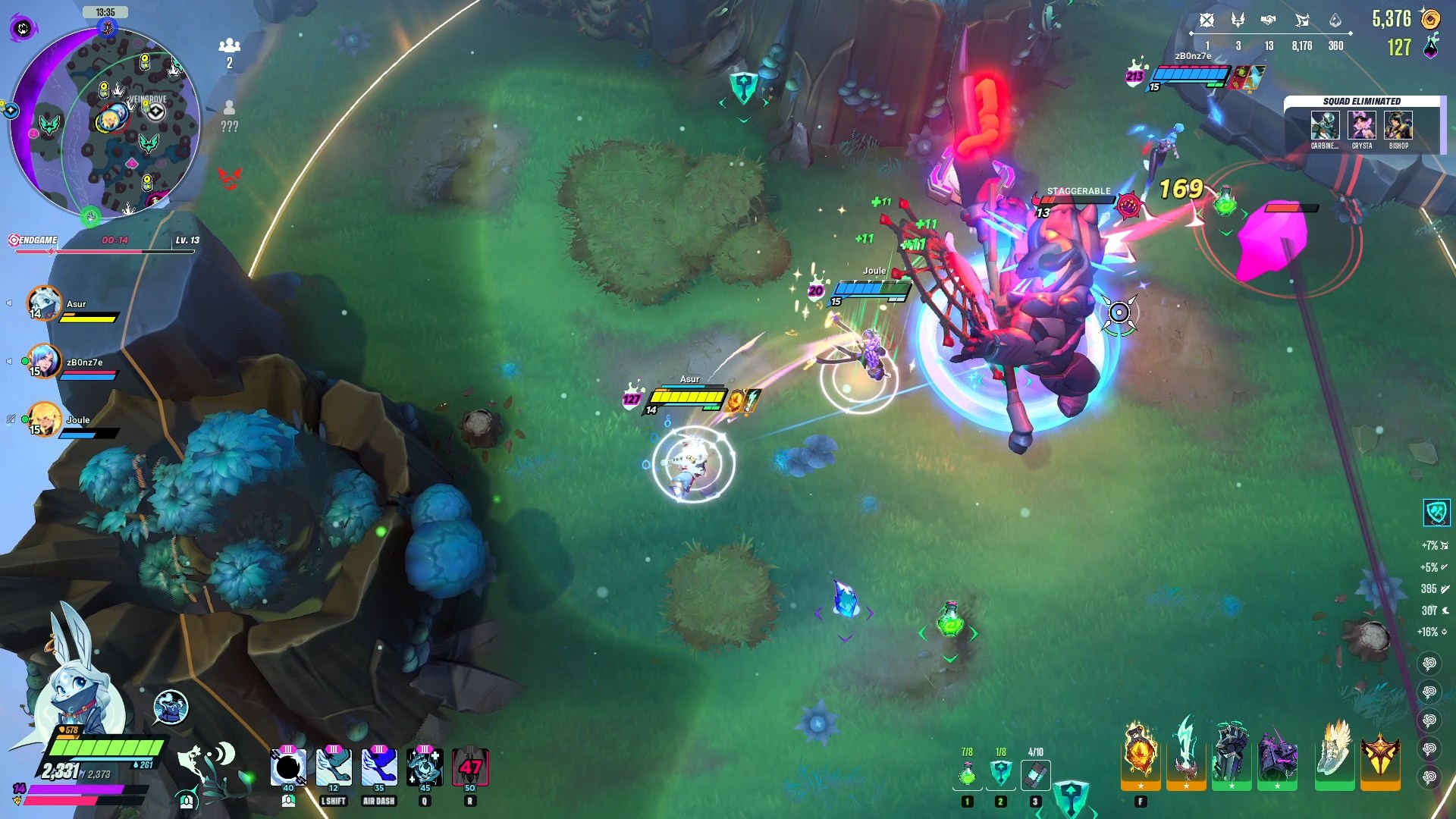The width and height of the screenshot is (1456, 819).
Task: Activate the Q moon spirit ability
Action: click(x=425, y=767)
